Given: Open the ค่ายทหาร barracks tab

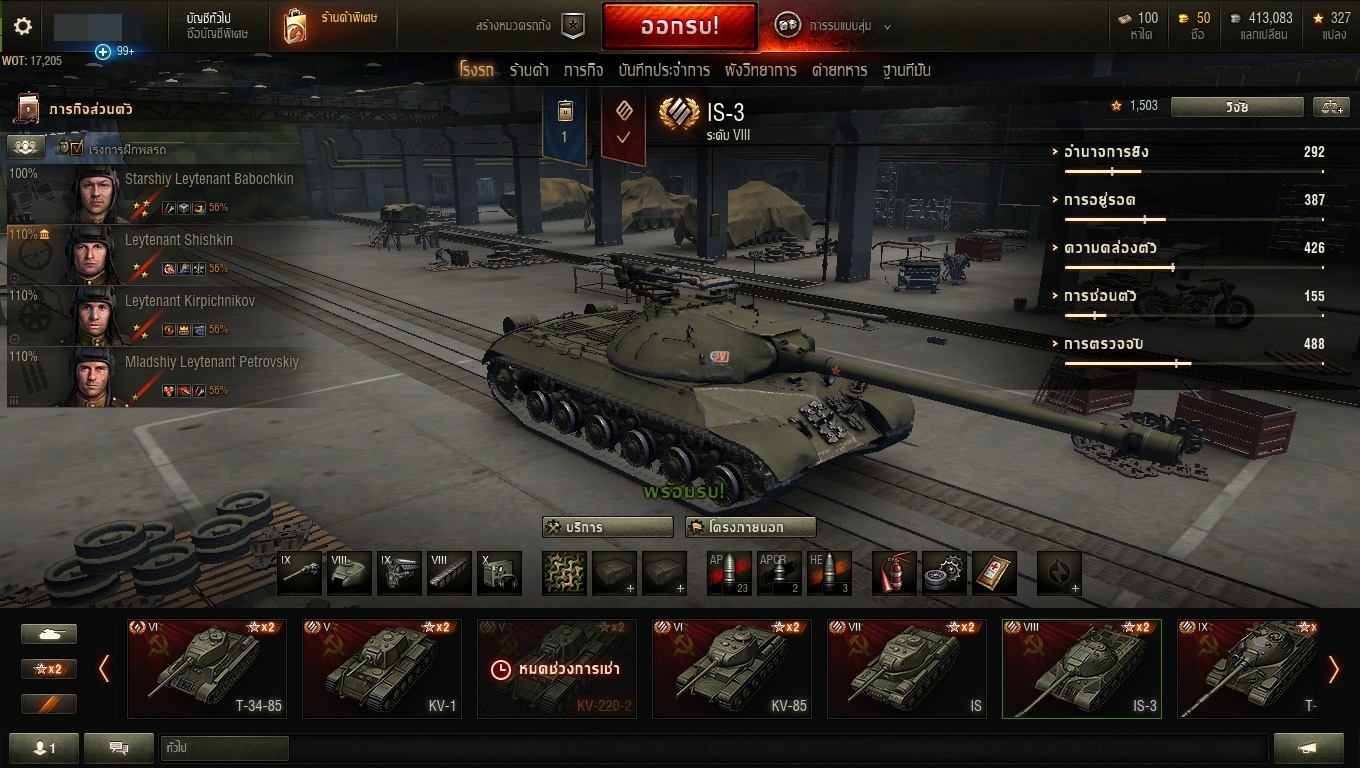Looking at the screenshot, I should pos(839,70).
